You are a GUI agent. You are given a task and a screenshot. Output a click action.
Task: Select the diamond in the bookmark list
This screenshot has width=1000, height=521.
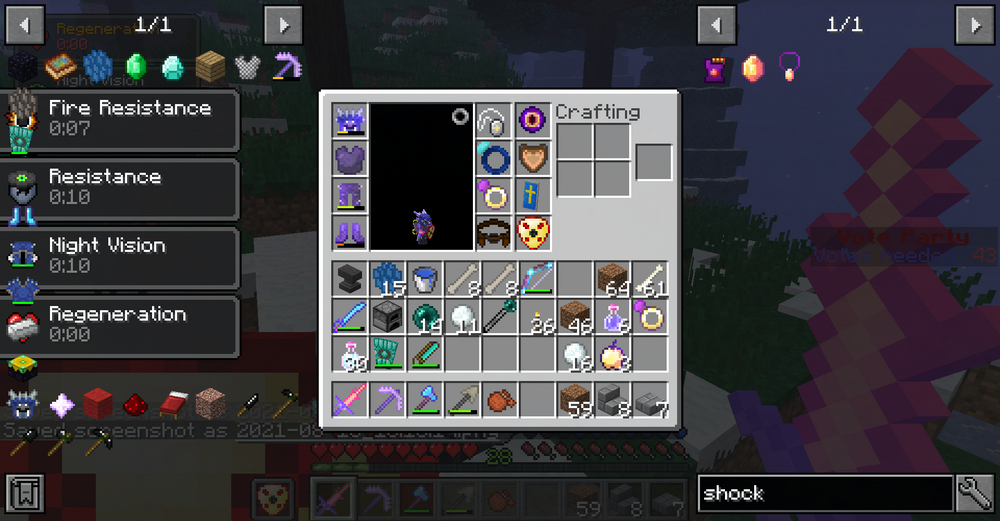tap(173, 66)
